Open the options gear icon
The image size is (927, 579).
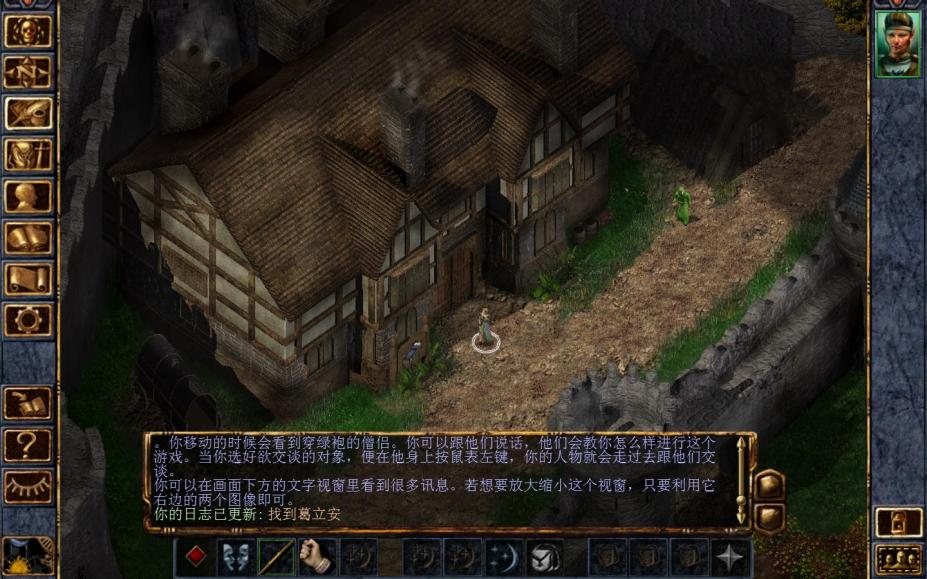[28, 321]
